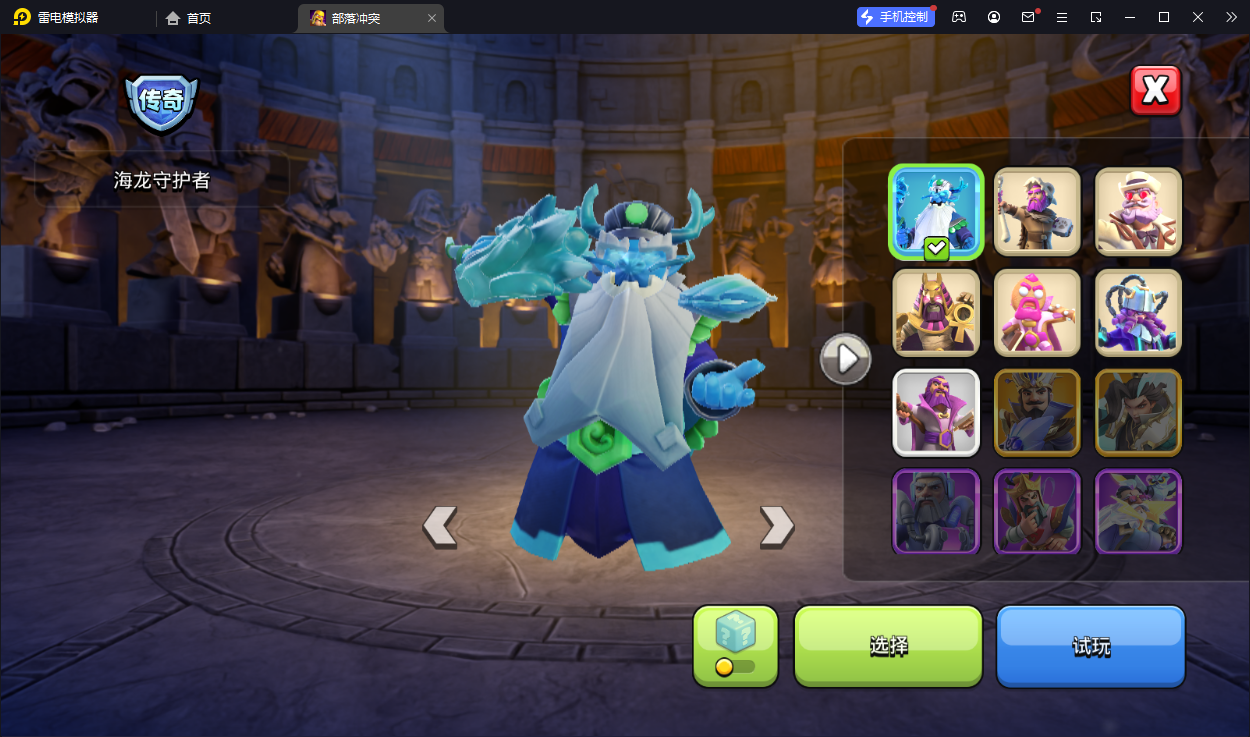Show the previous hero with the left arrow

(440, 526)
